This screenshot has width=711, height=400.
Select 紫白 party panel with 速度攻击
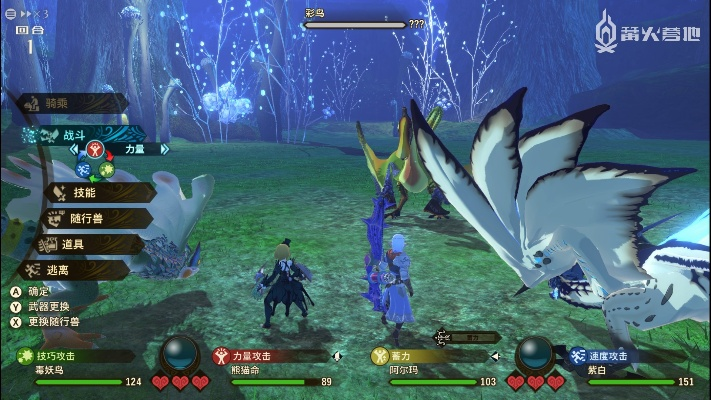(628, 367)
